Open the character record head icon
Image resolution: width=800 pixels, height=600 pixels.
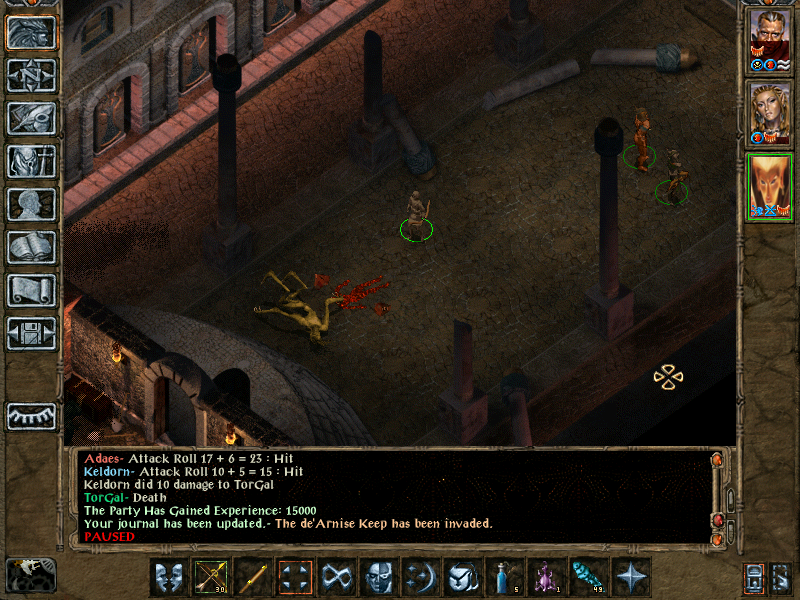(x=32, y=205)
